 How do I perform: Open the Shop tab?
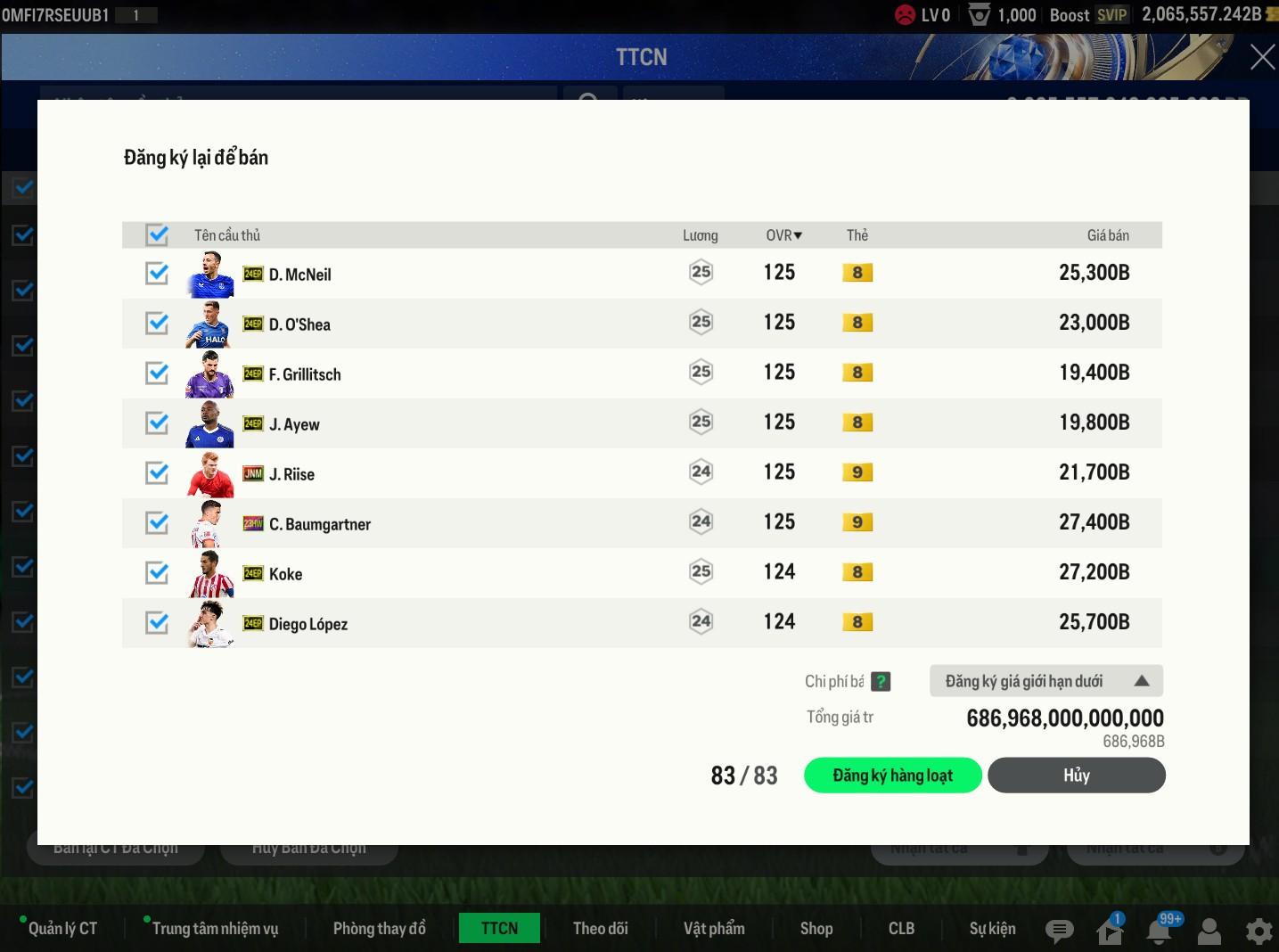pyautogui.click(x=816, y=929)
